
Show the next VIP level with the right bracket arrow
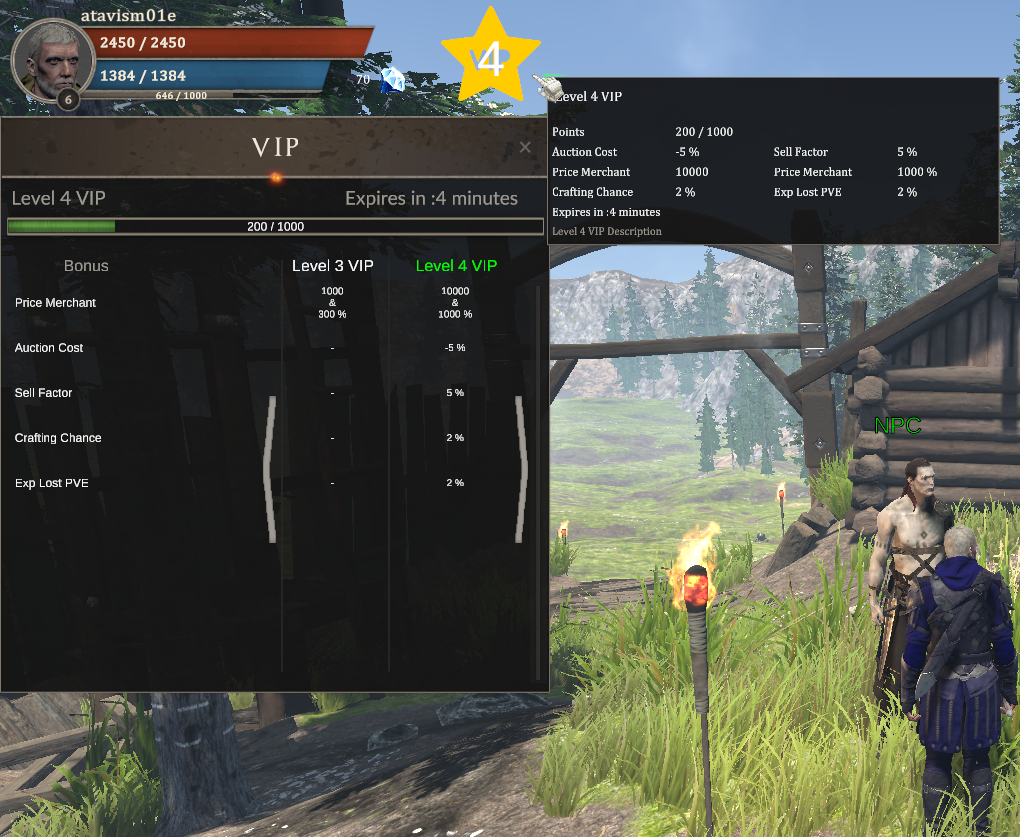point(520,469)
